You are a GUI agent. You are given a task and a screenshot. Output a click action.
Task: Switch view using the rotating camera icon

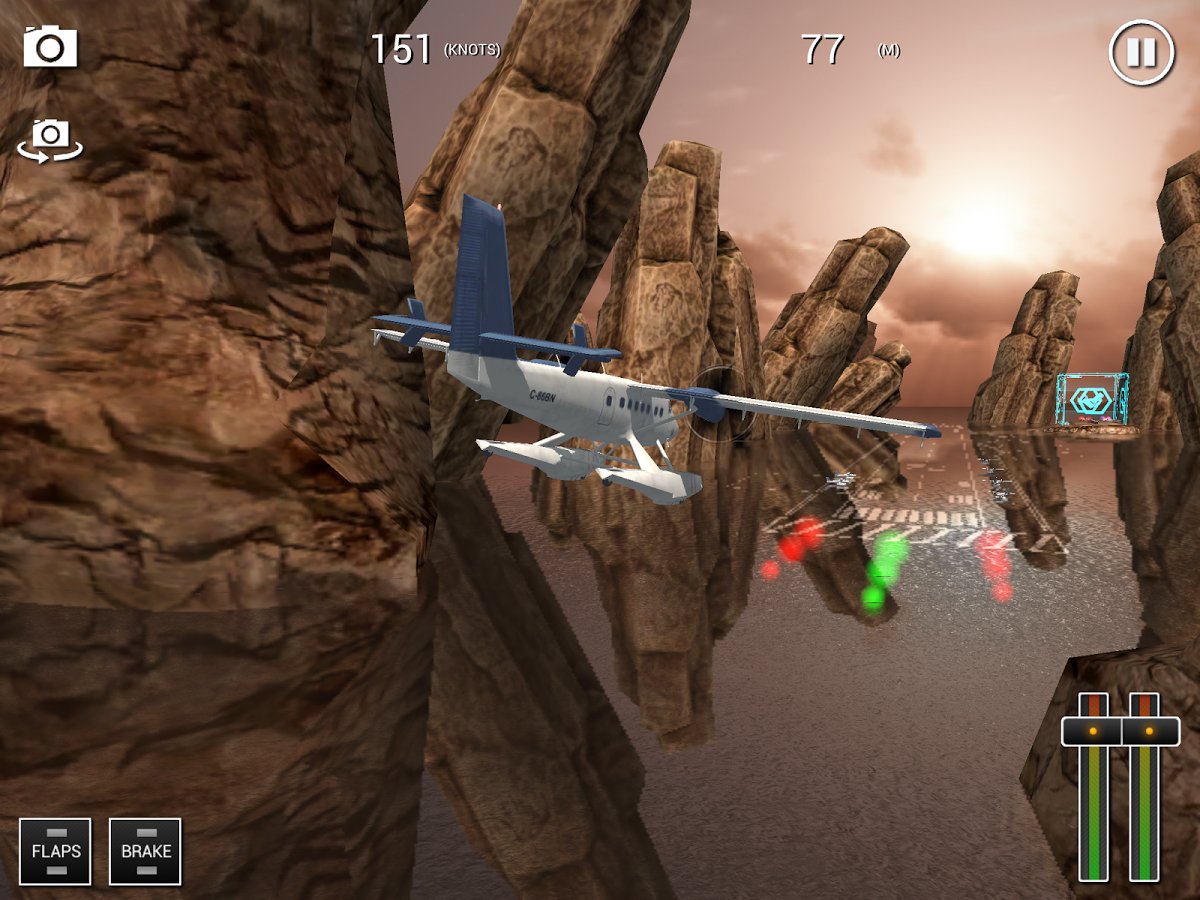50,138
